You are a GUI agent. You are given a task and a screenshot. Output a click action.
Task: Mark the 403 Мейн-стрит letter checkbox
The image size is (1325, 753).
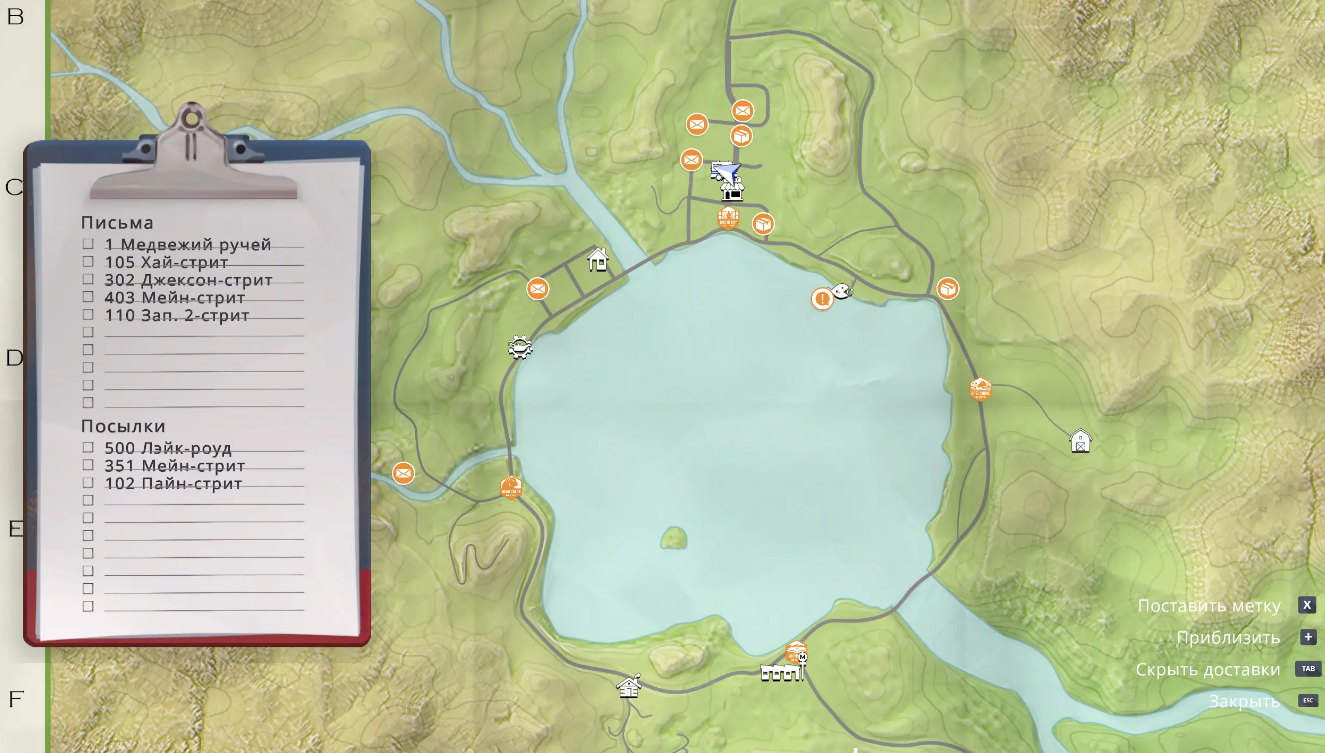point(88,297)
